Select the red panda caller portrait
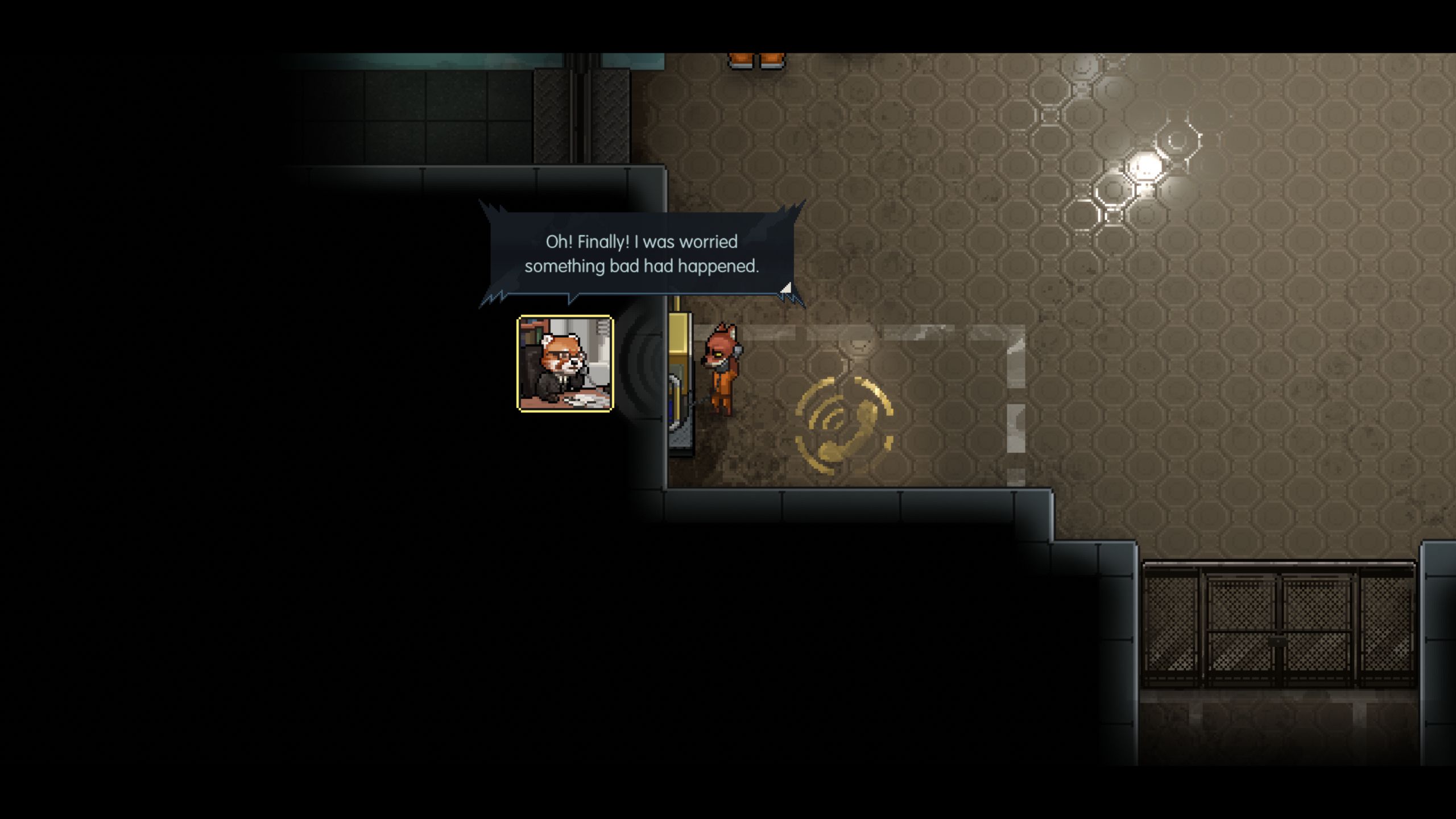This screenshot has height=819, width=1456. (565, 363)
